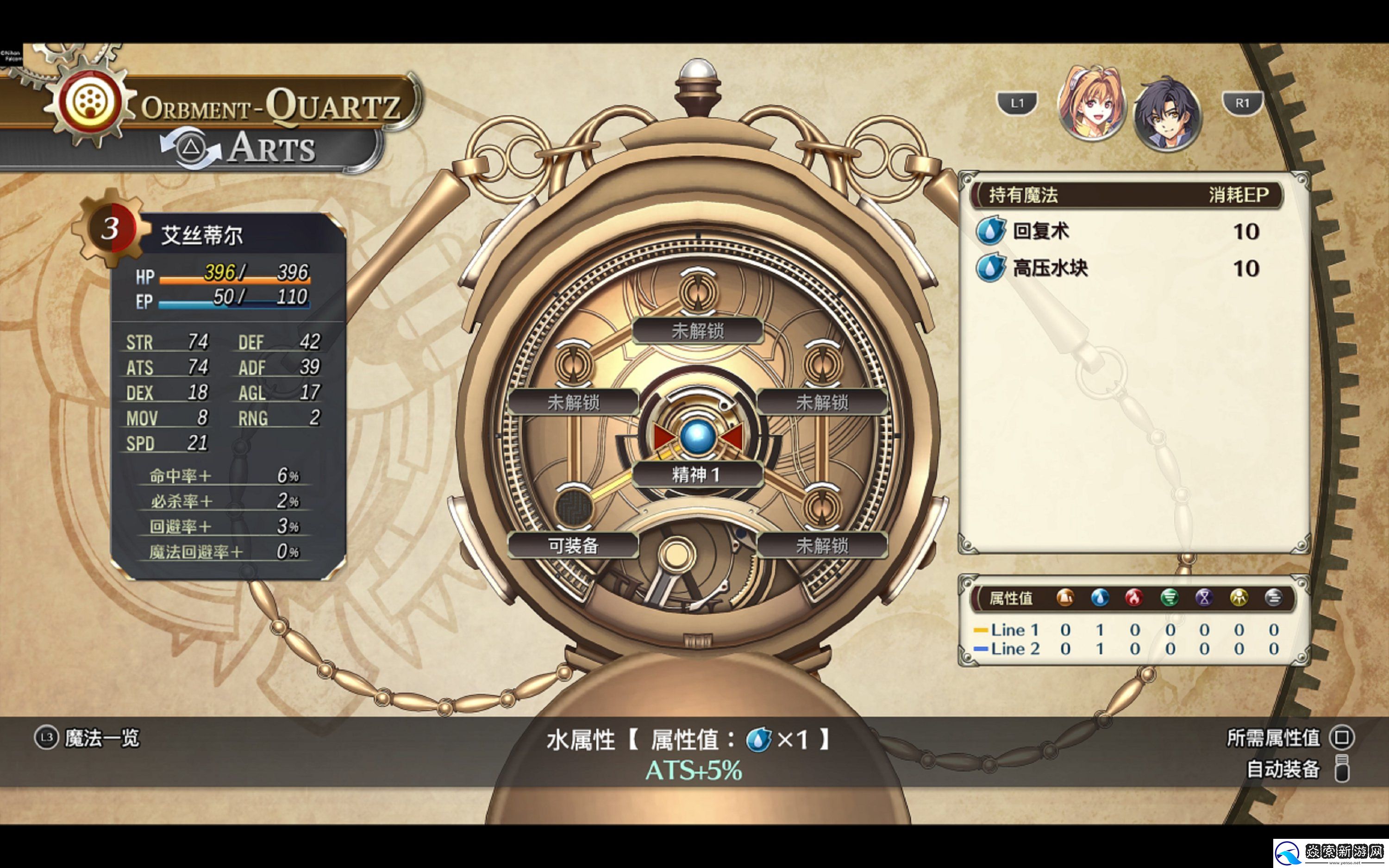Choose the empty slot labeled 可装备

tap(573, 545)
